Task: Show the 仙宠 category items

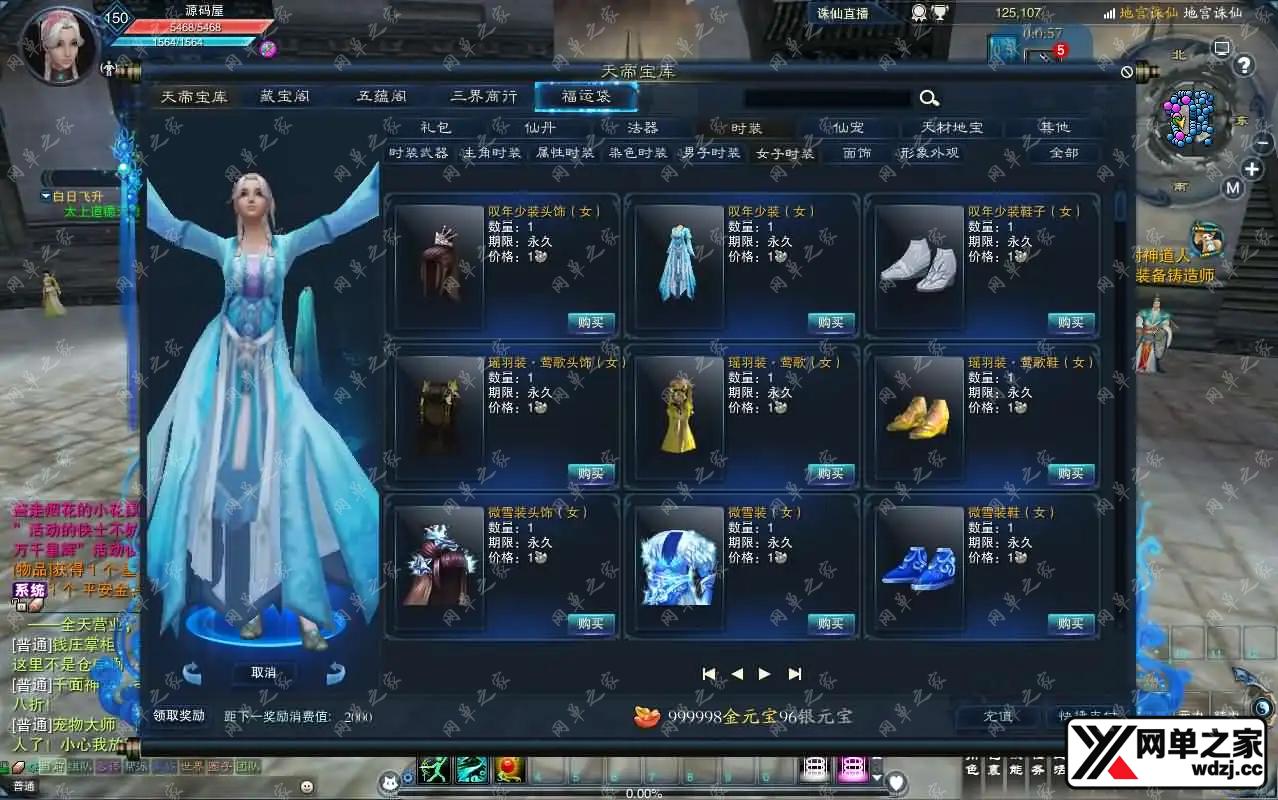Action: pyautogui.click(x=848, y=128)
